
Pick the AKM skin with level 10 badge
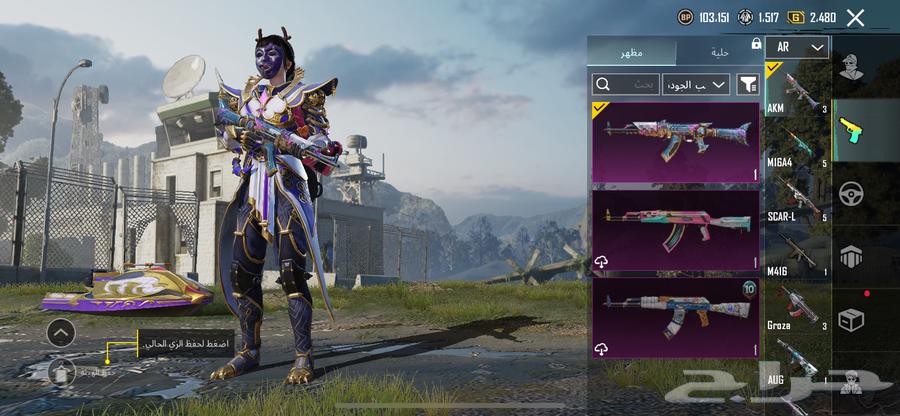pyautogui.click(x=676, y=318)
